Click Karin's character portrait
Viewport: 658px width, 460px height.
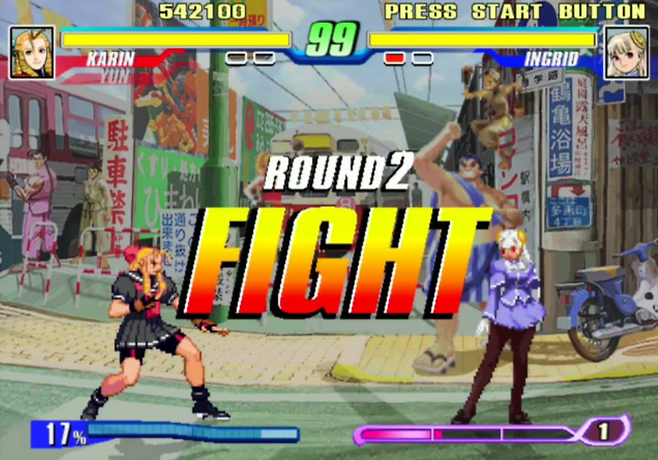pos(32,52)
